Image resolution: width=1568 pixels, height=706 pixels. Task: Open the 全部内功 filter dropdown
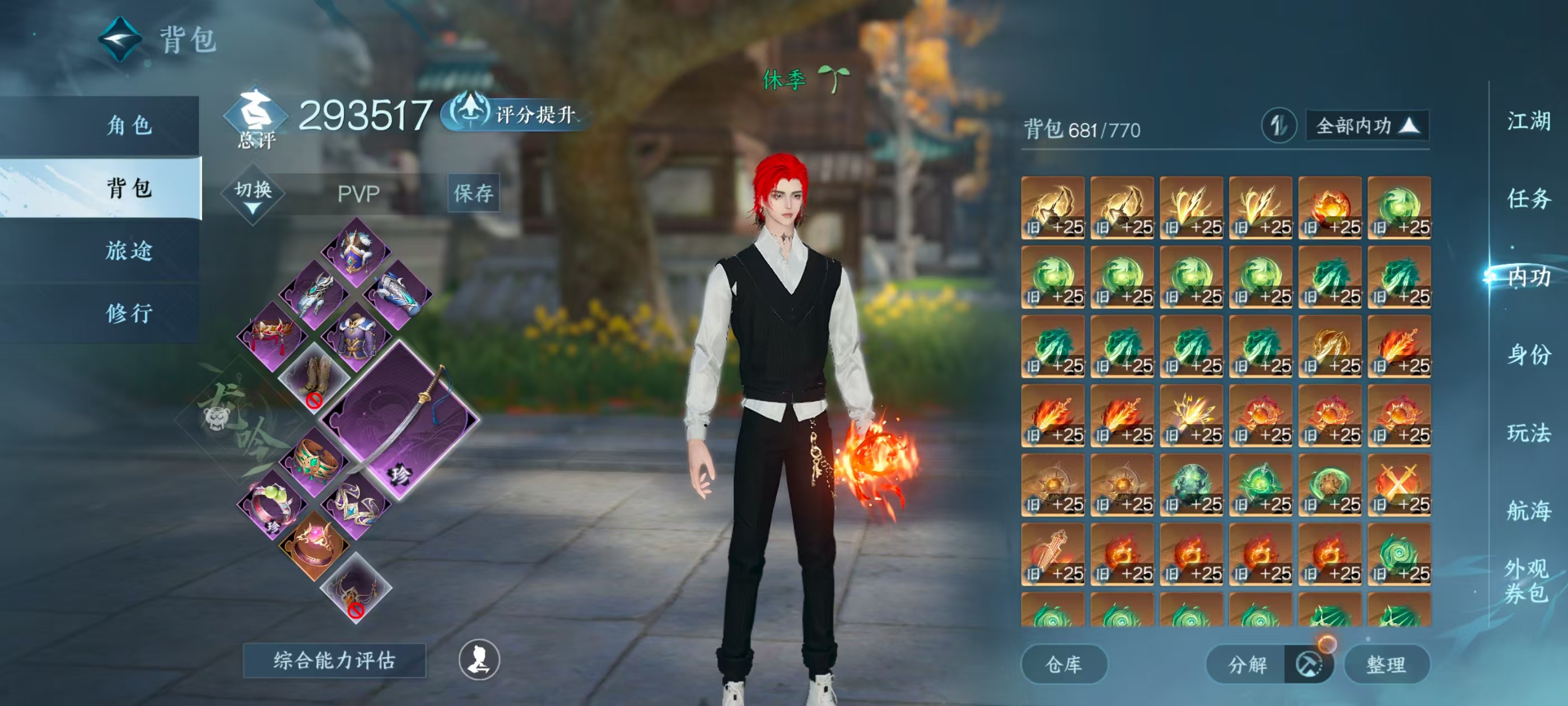pos(1366,126)
